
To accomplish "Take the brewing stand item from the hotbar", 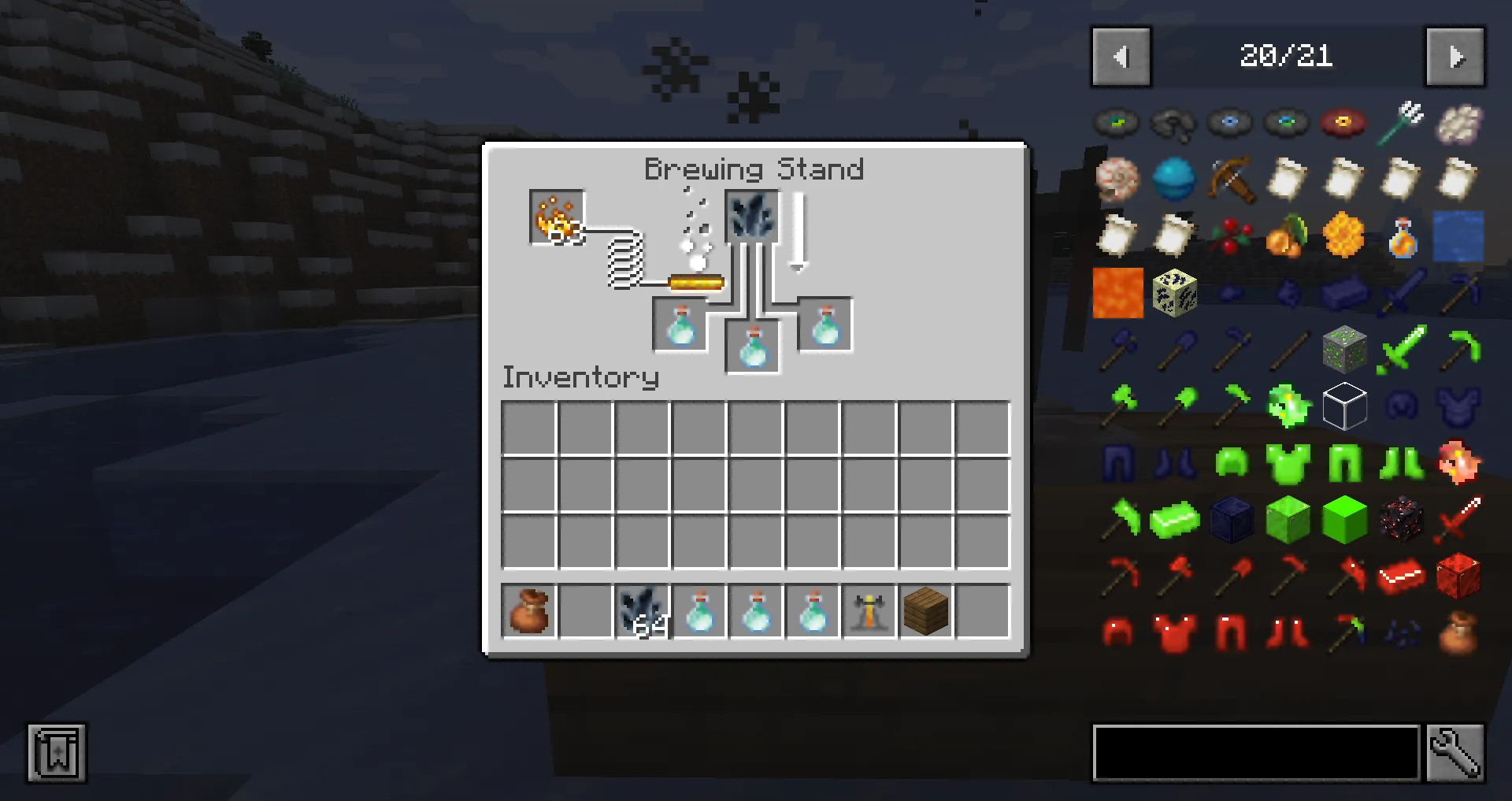I will (869, 610).
